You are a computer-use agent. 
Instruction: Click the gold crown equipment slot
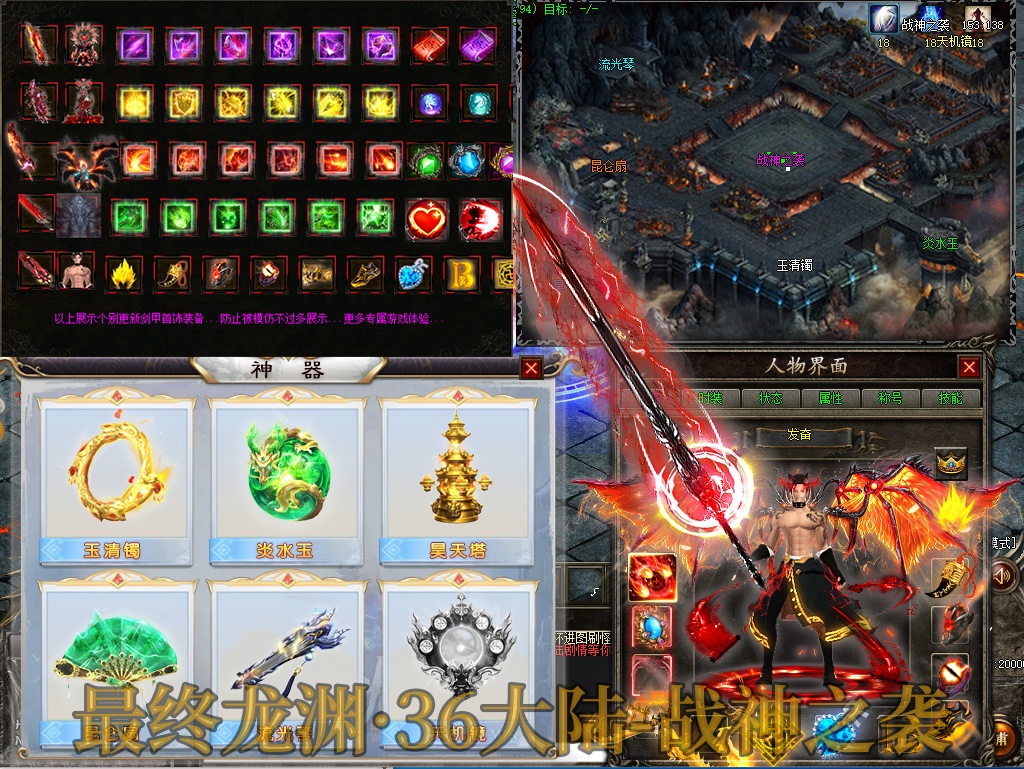pos(950,463)
